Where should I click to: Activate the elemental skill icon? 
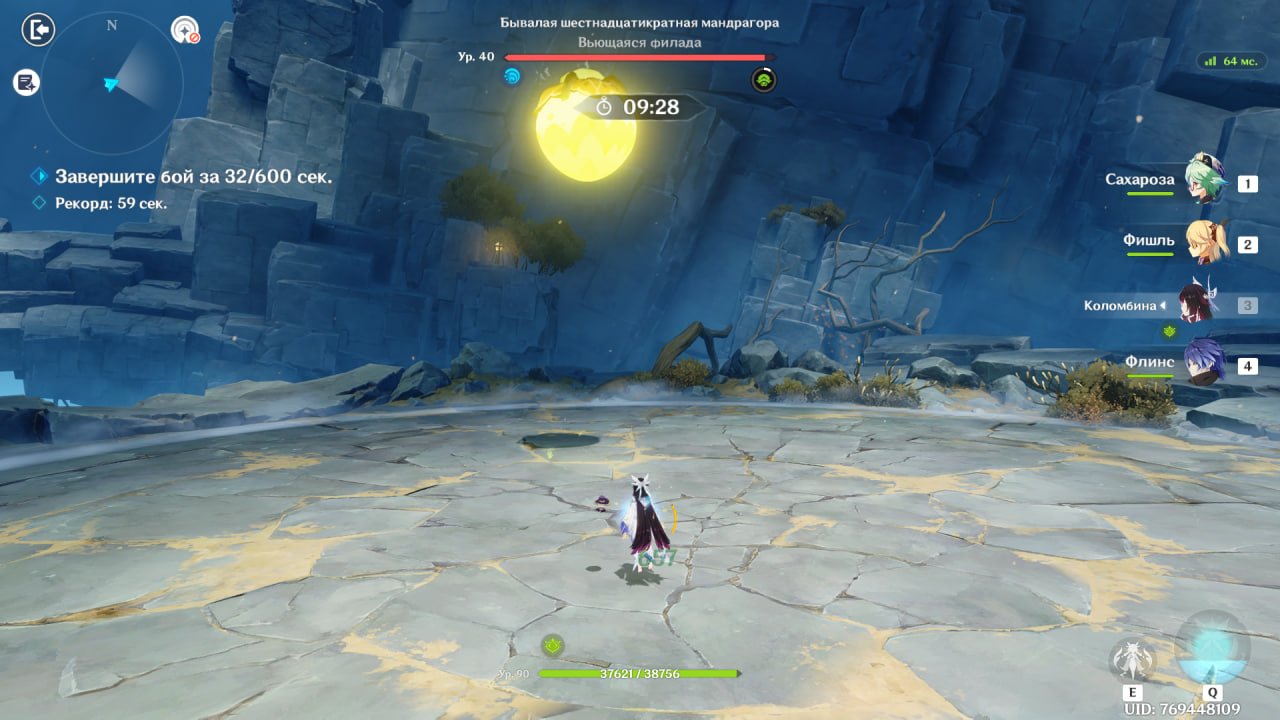pyautogui.click(x=1133, y=659)
